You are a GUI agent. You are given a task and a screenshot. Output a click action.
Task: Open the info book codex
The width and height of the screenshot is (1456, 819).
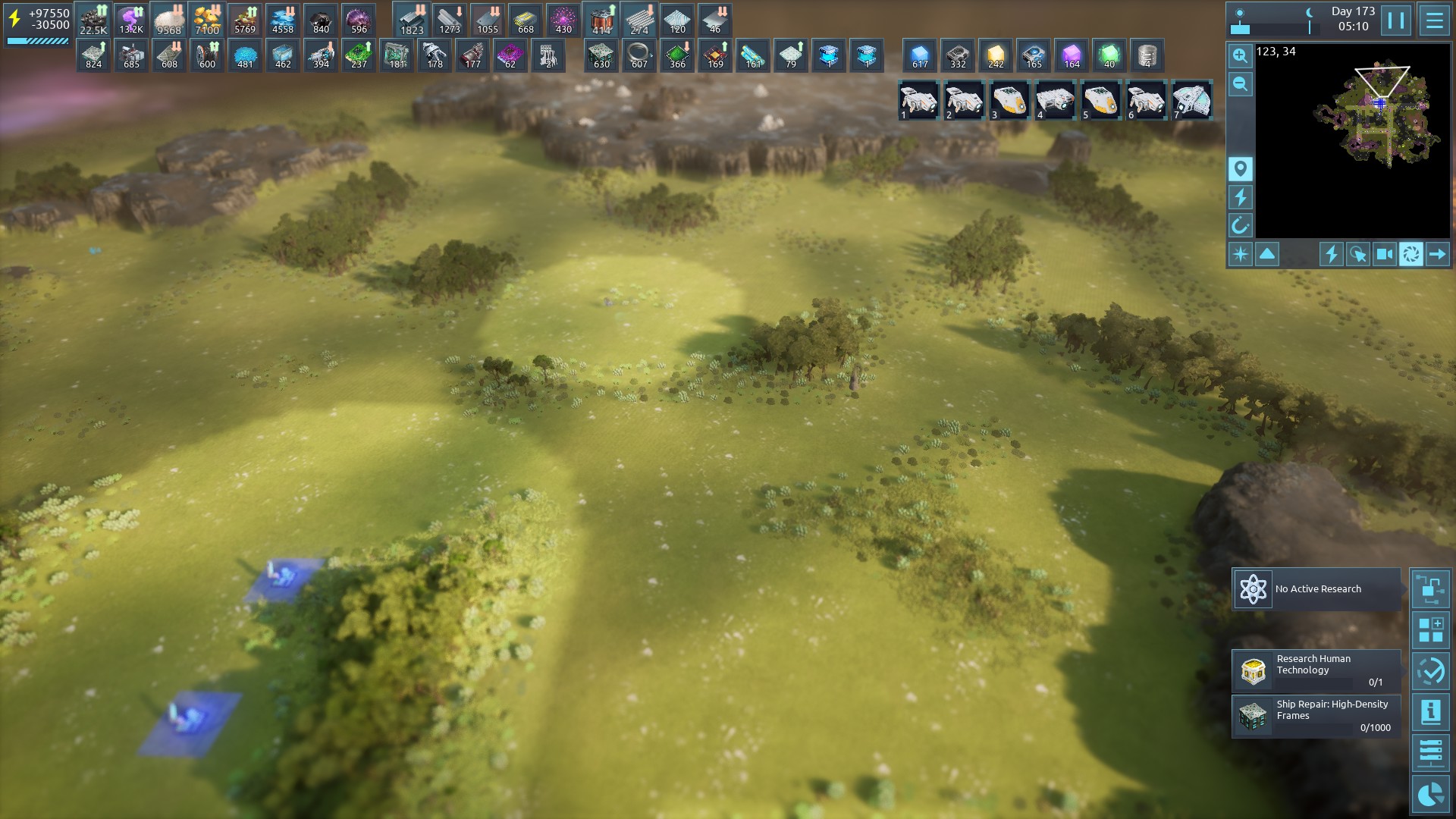click(x=1430, y=712)
